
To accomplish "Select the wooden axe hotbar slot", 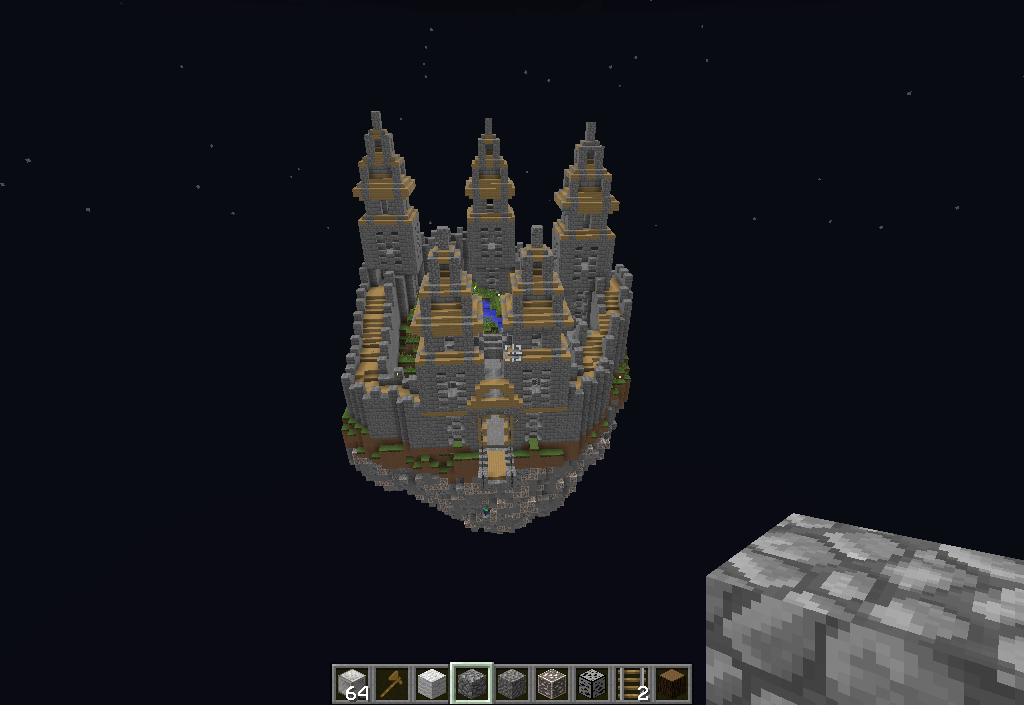I will coord(391,683).
